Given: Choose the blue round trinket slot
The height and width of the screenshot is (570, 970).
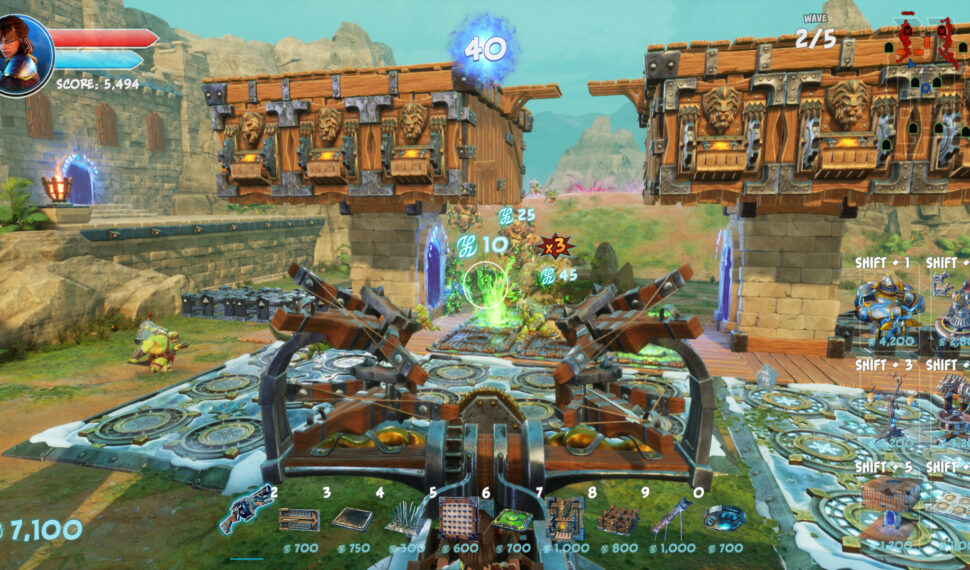Looking at the screenshot, I should (x=724, y=518).
